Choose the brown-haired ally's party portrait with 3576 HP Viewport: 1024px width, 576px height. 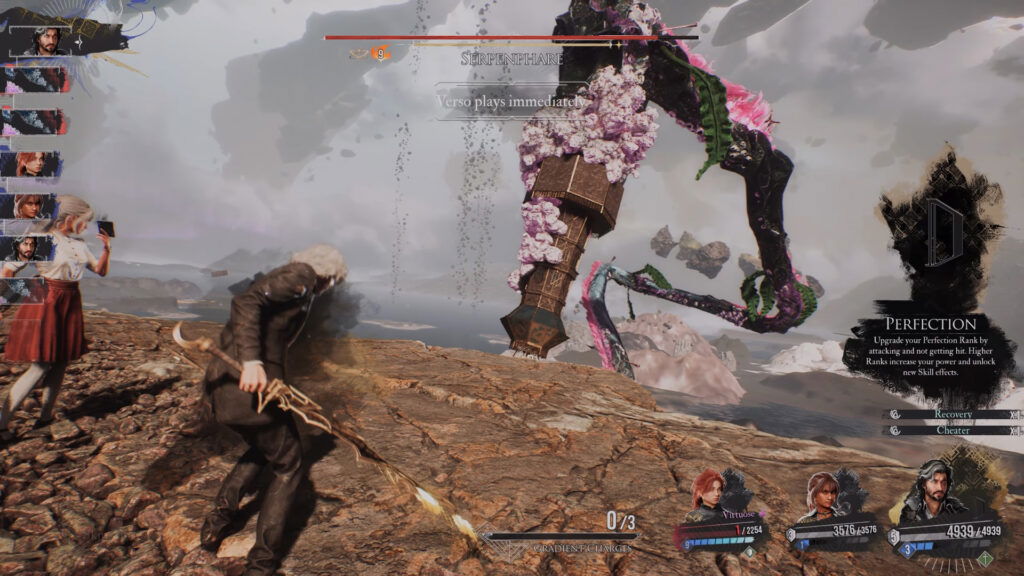click(x=822, y=497)
